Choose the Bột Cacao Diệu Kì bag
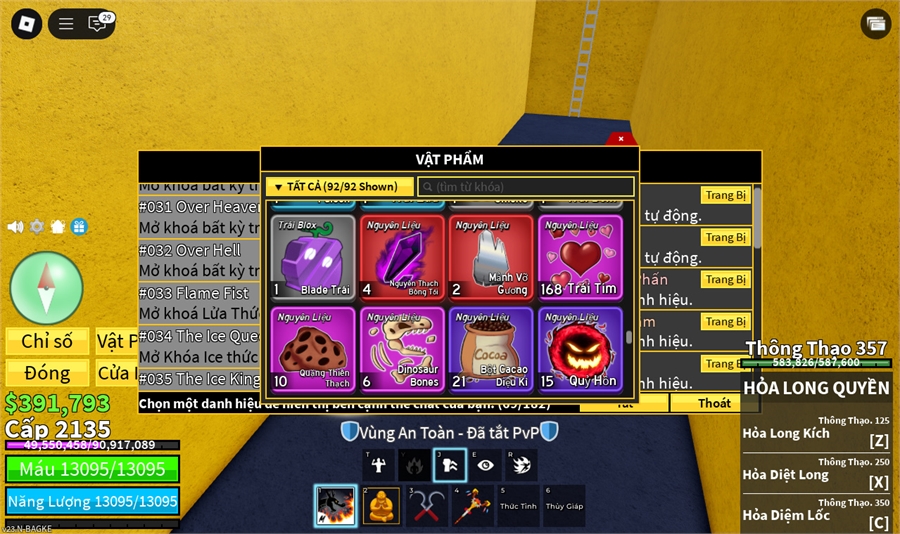 coord(491,349)
